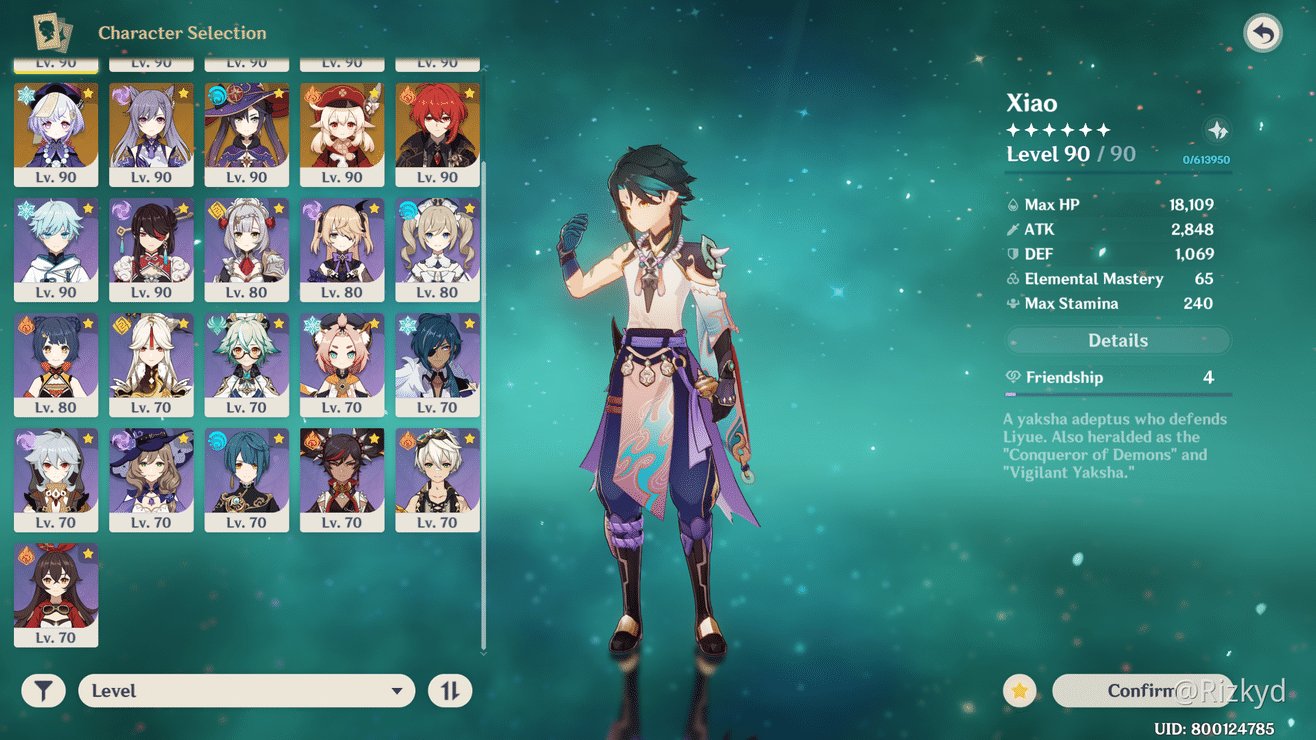Click the Max HP droplet icon
The image size is (1316, 740).
[1013, 204]
